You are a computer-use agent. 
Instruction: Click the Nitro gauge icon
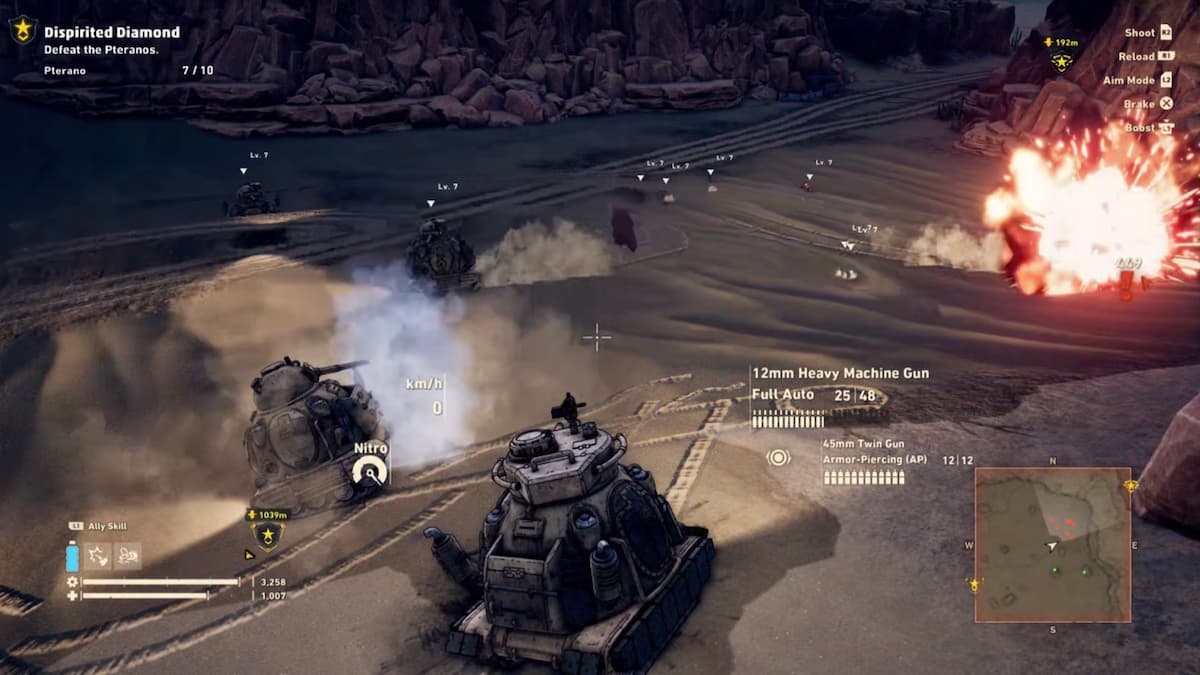371,470
